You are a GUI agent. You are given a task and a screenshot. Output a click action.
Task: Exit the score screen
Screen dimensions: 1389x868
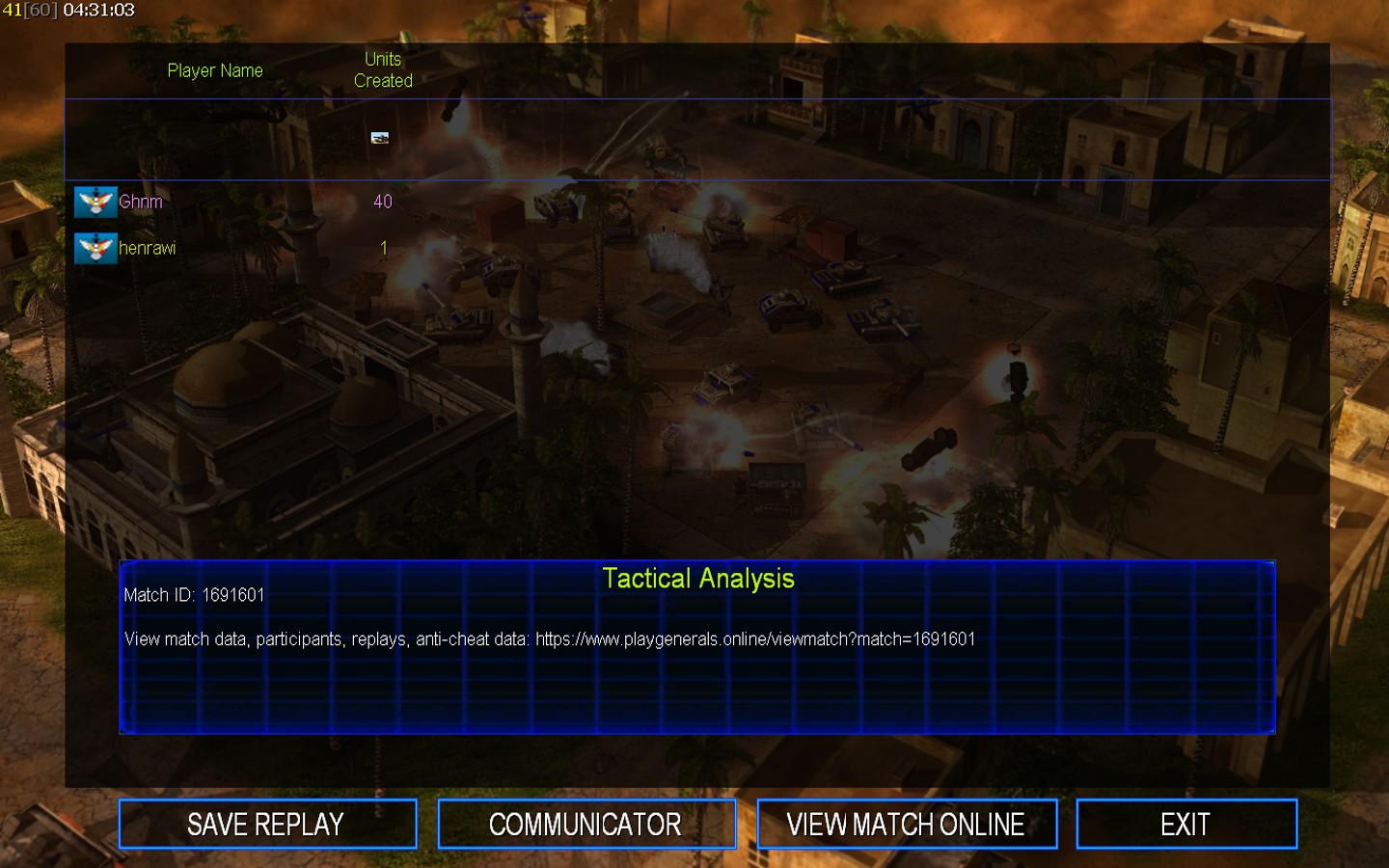coord(1185,824)
